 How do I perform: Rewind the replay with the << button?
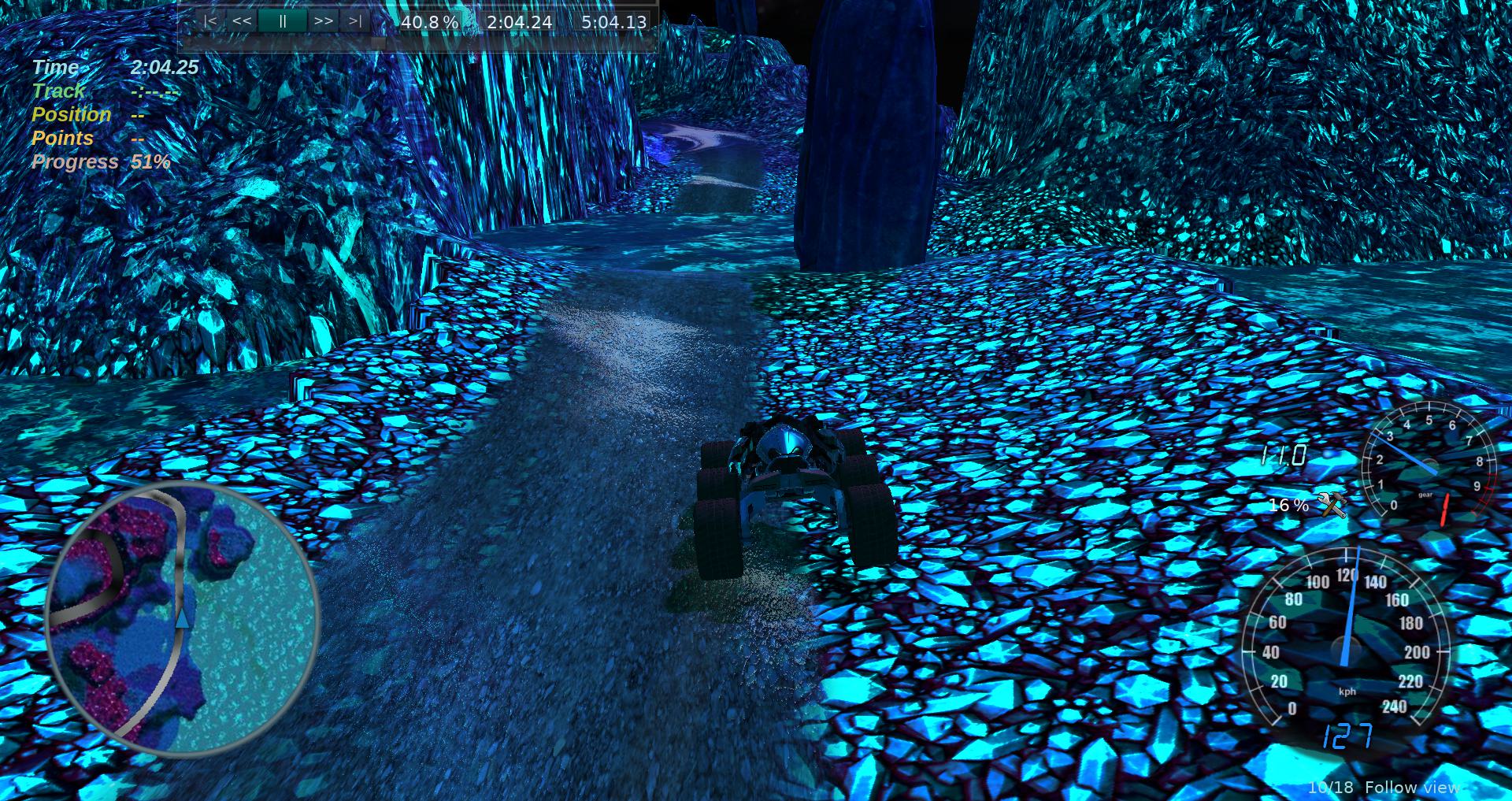[x=242, y=21]
